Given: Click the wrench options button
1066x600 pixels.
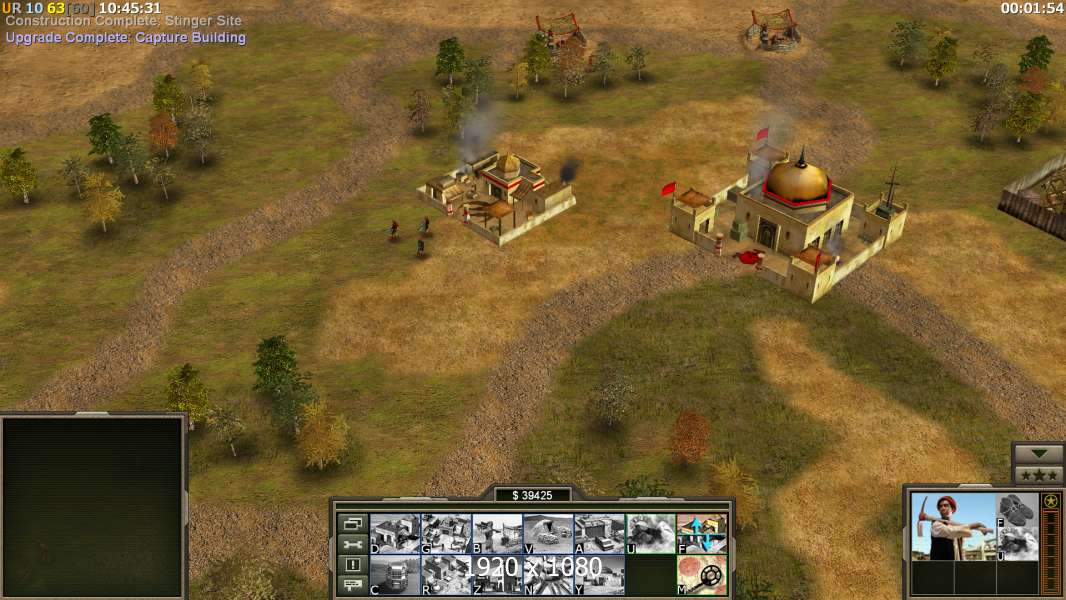Looking at the screenshot, I should pos(352,544).
